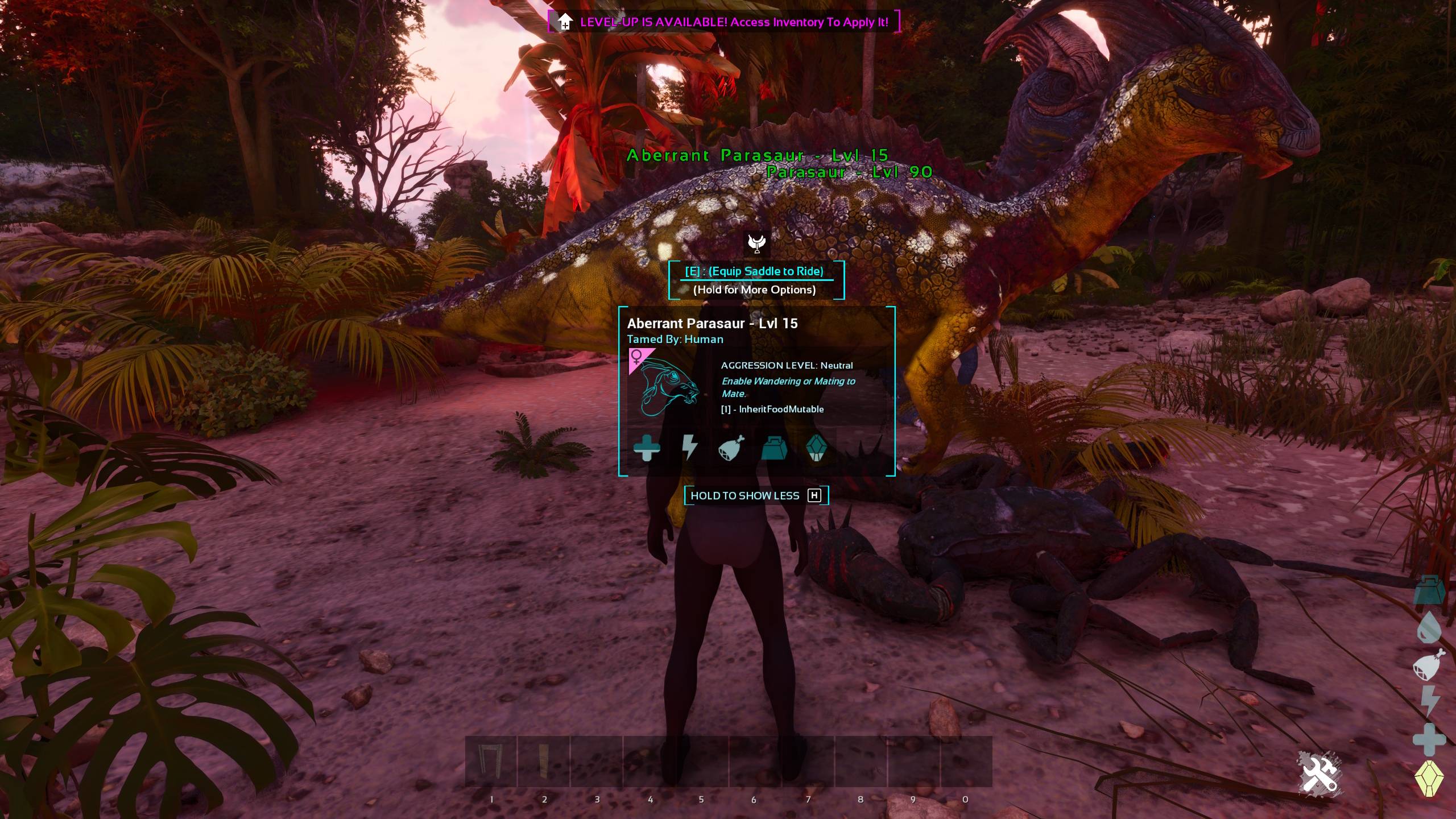This screenshot has height=819, width=1456.
Task: Click the winged emblem above the saddle prompt
Action: tap(756, 243)
